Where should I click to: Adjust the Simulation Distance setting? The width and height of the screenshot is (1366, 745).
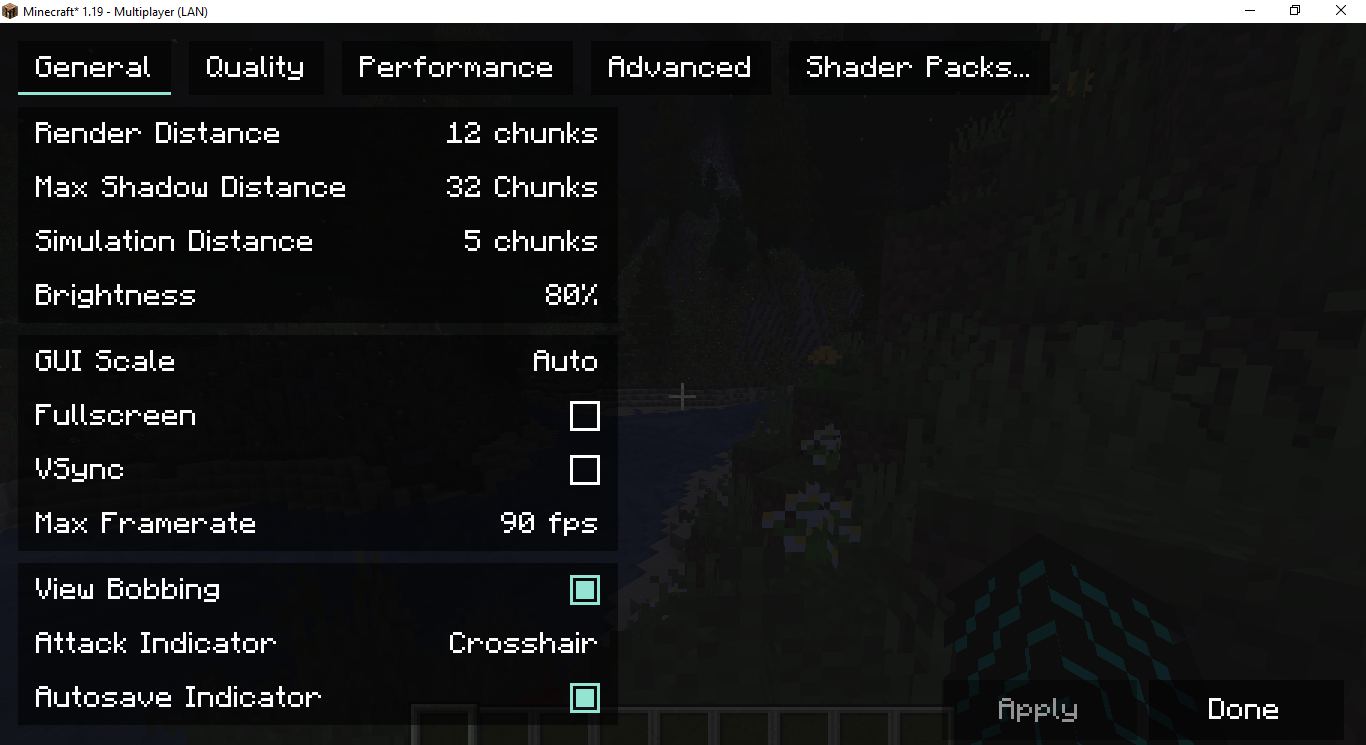[317, 241]
